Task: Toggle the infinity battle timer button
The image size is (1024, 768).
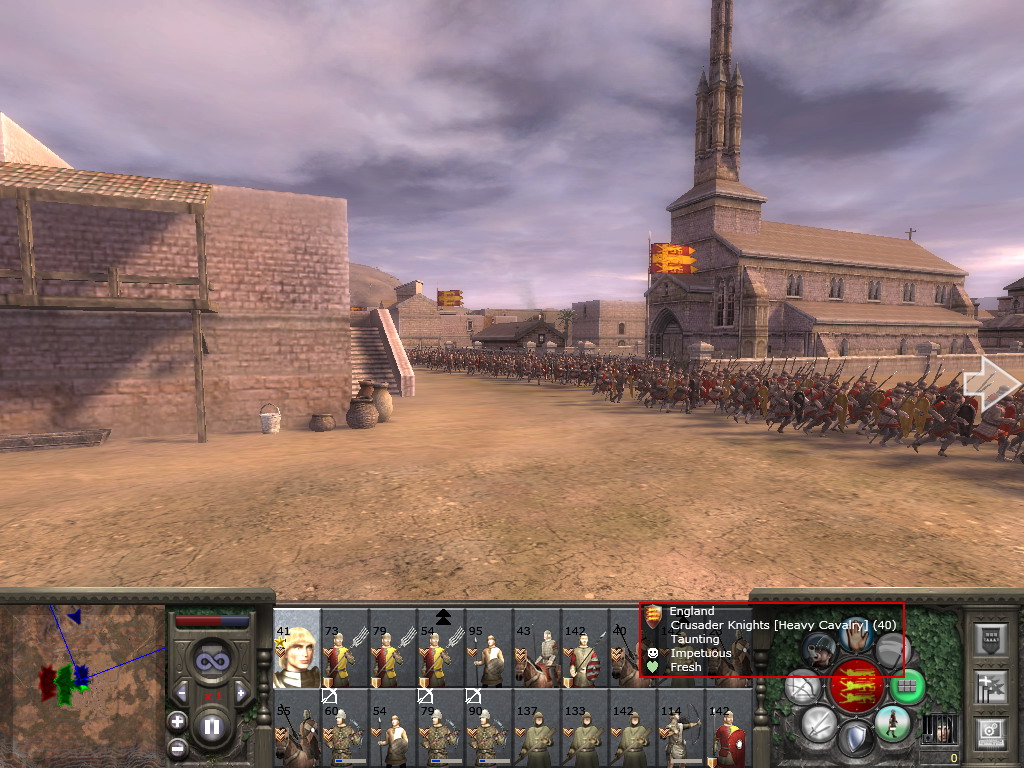Action: pyautogui.click(x=211, y=660)
